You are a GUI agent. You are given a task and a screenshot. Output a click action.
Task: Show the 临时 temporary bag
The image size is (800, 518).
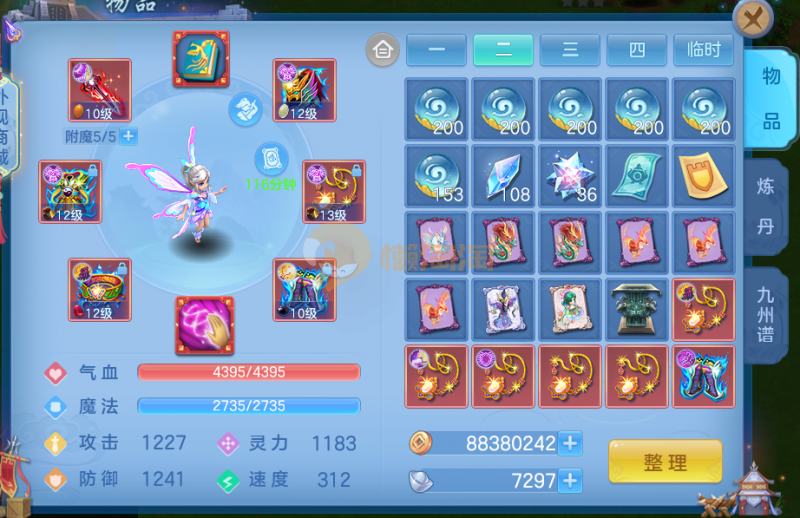pyautogui.click(x=704, y=50)
